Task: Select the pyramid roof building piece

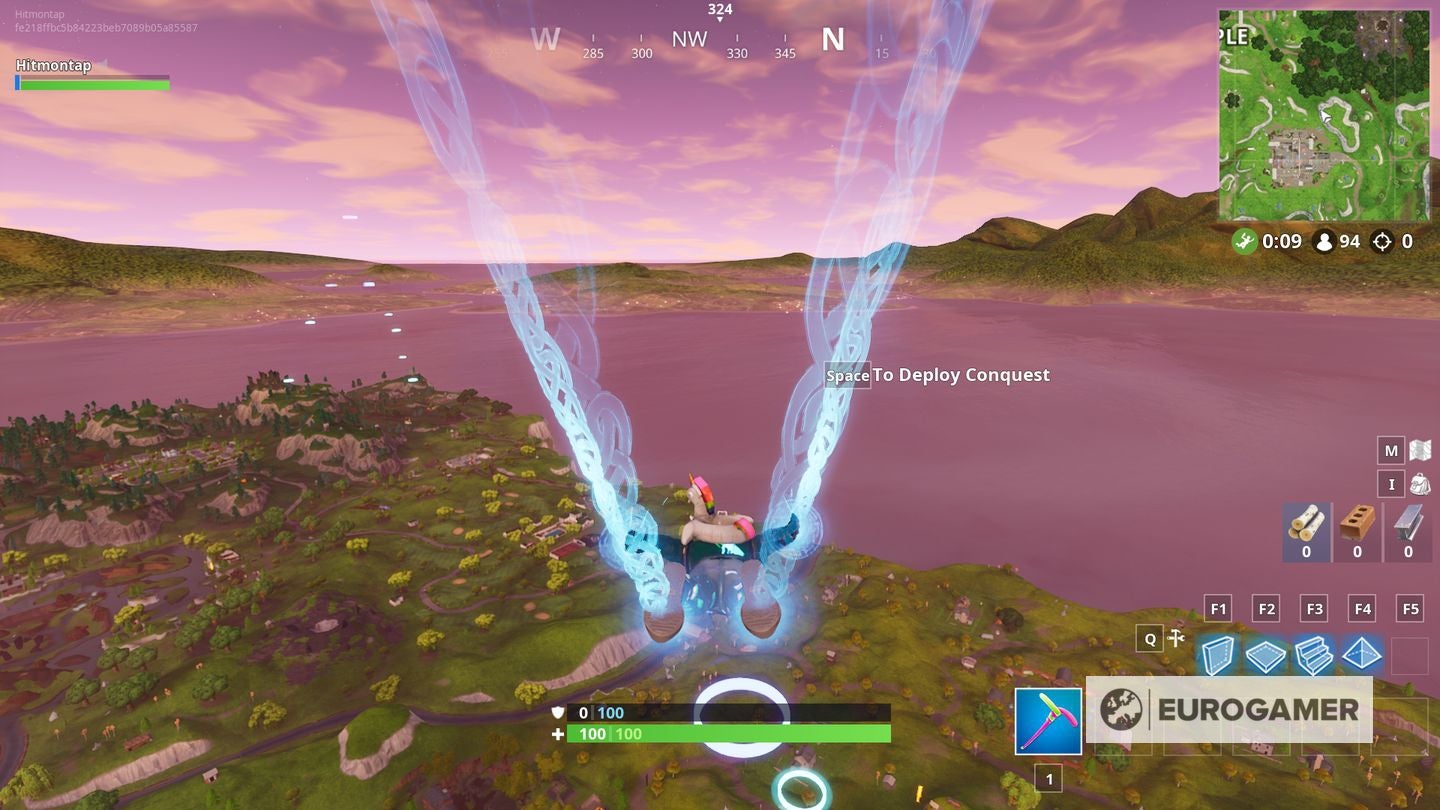Action: point(1362,656)
